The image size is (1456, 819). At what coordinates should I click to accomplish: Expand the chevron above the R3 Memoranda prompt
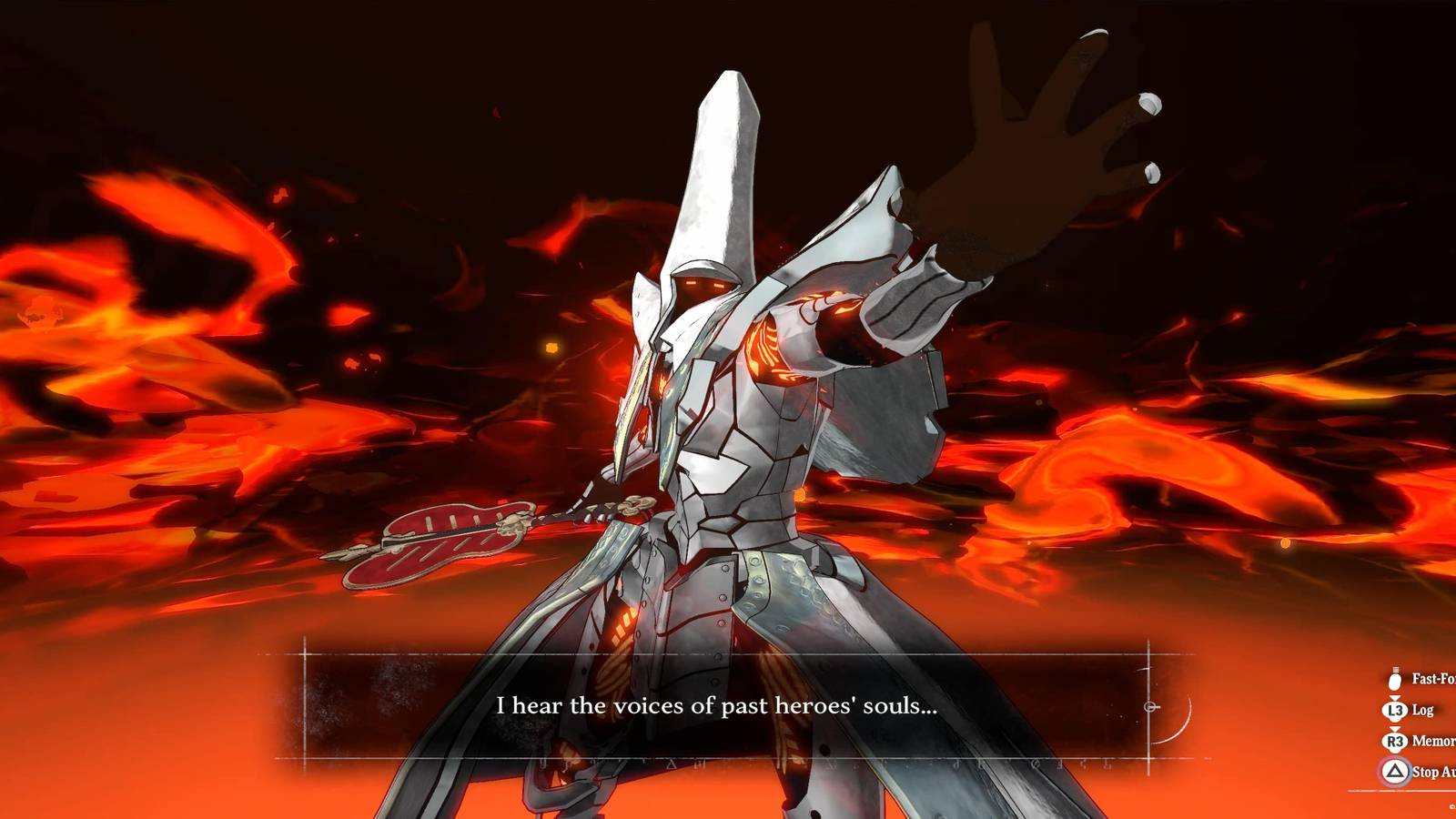[x=1394, y=729]
